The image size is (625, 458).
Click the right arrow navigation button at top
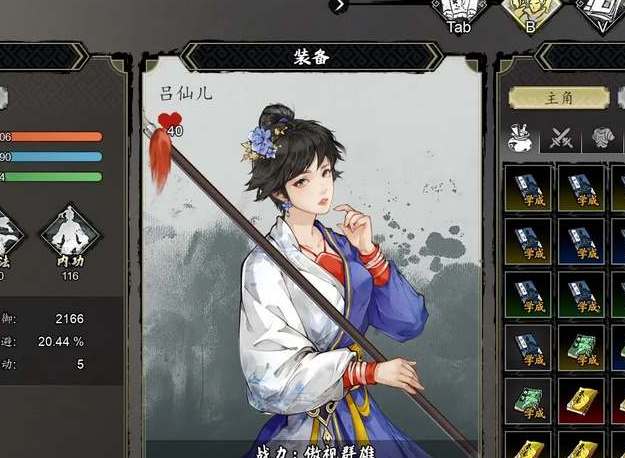pos(340,5)
